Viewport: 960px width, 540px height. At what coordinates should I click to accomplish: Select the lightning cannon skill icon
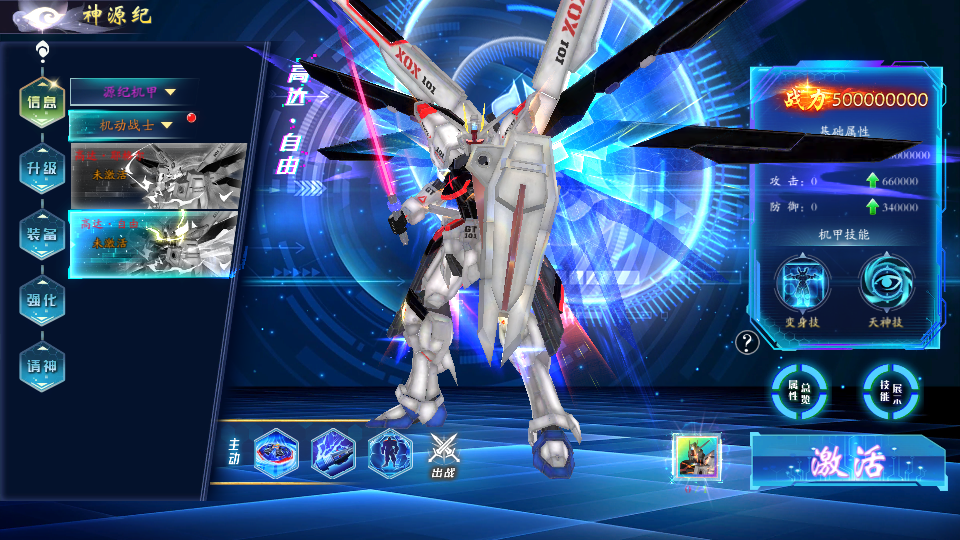point(333,452)
